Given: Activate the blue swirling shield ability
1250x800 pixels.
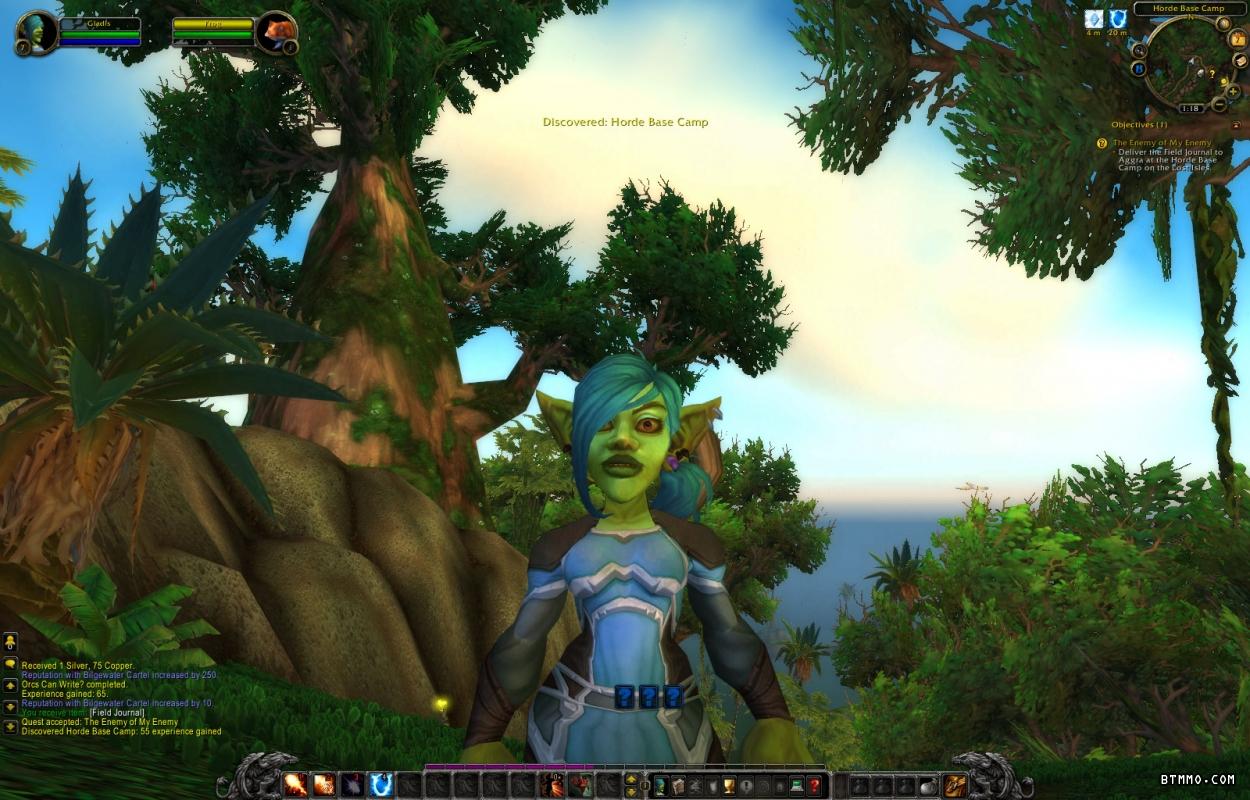Looking at the screenshot, I should pyautogui.click(x=381, y=785).
